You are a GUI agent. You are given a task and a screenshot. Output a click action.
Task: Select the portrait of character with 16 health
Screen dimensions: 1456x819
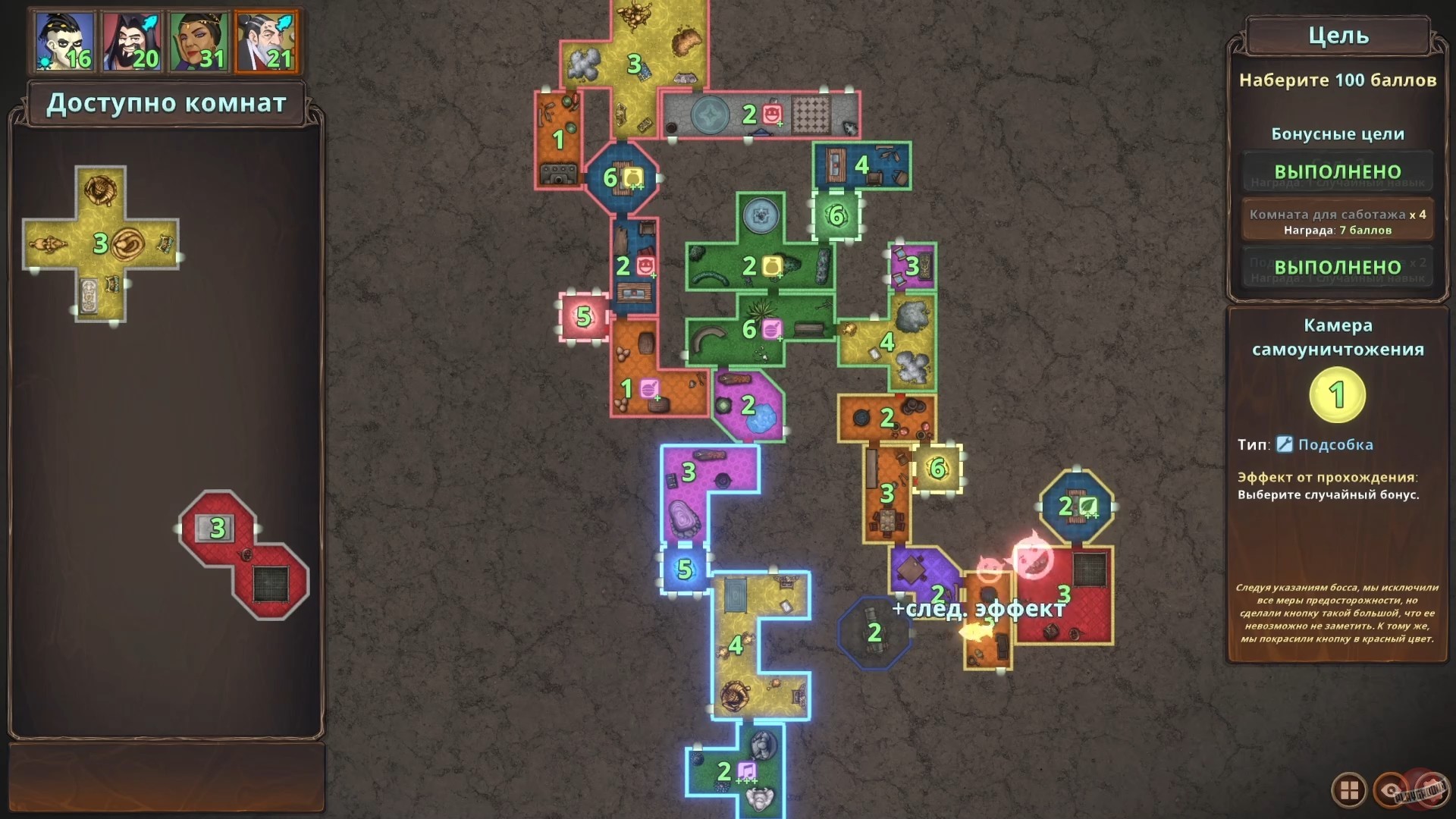coord(62,42)
